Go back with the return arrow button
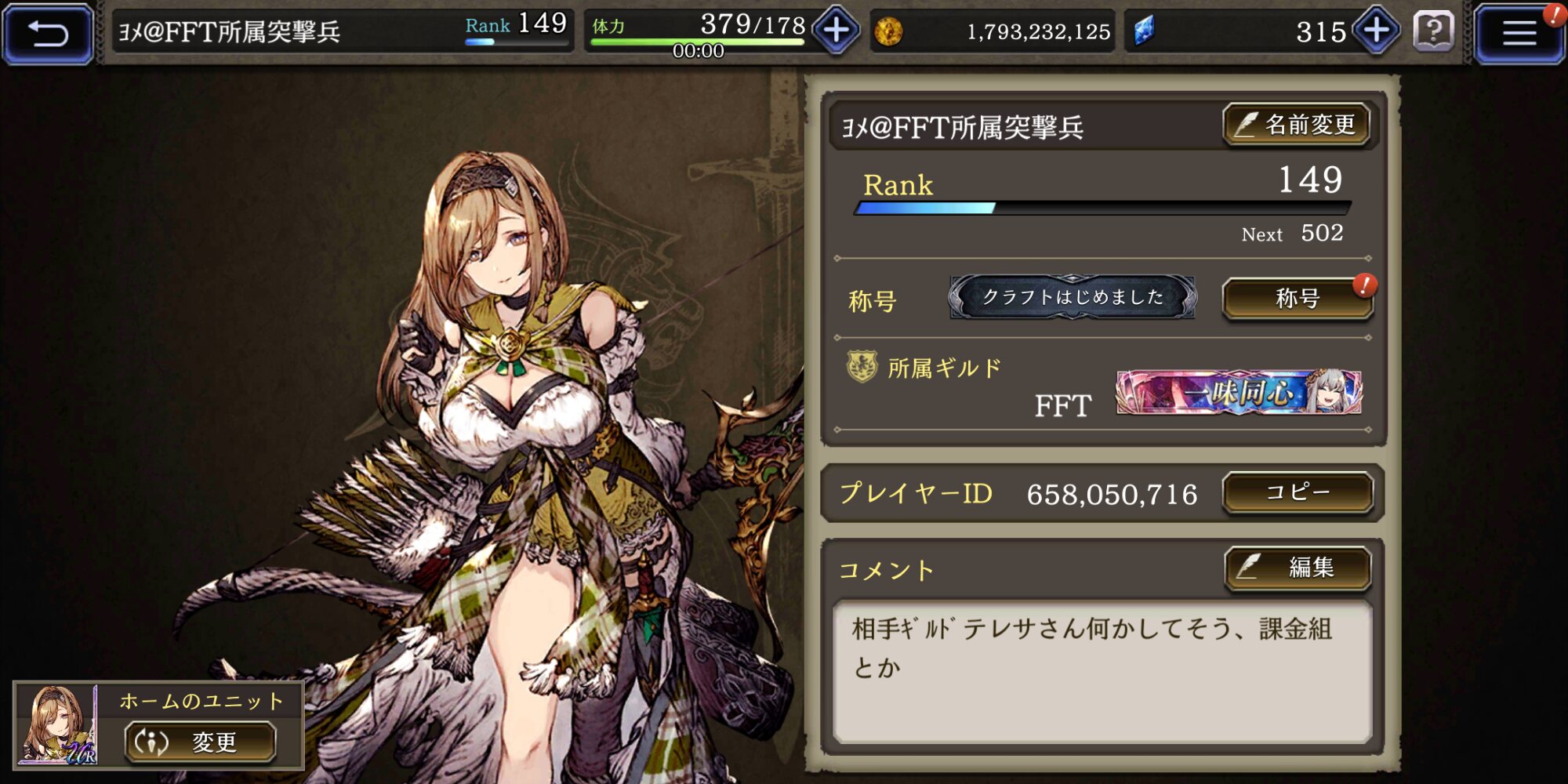This screenshot has height=784, width=1568. tap(48, 33)
